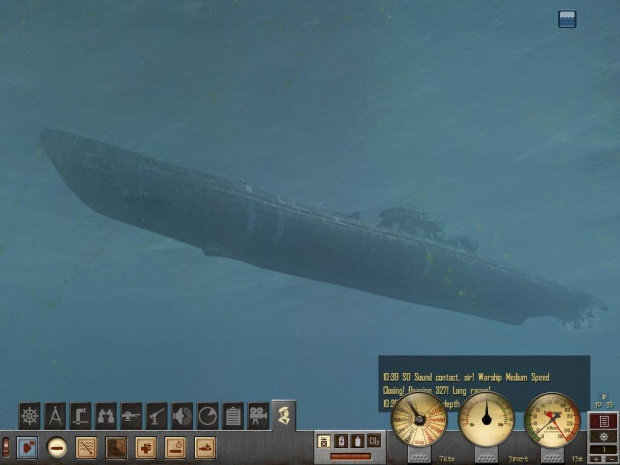Check the CO2 status indicator
Screen dimensions: 620x465
click(x=373, y=441)
